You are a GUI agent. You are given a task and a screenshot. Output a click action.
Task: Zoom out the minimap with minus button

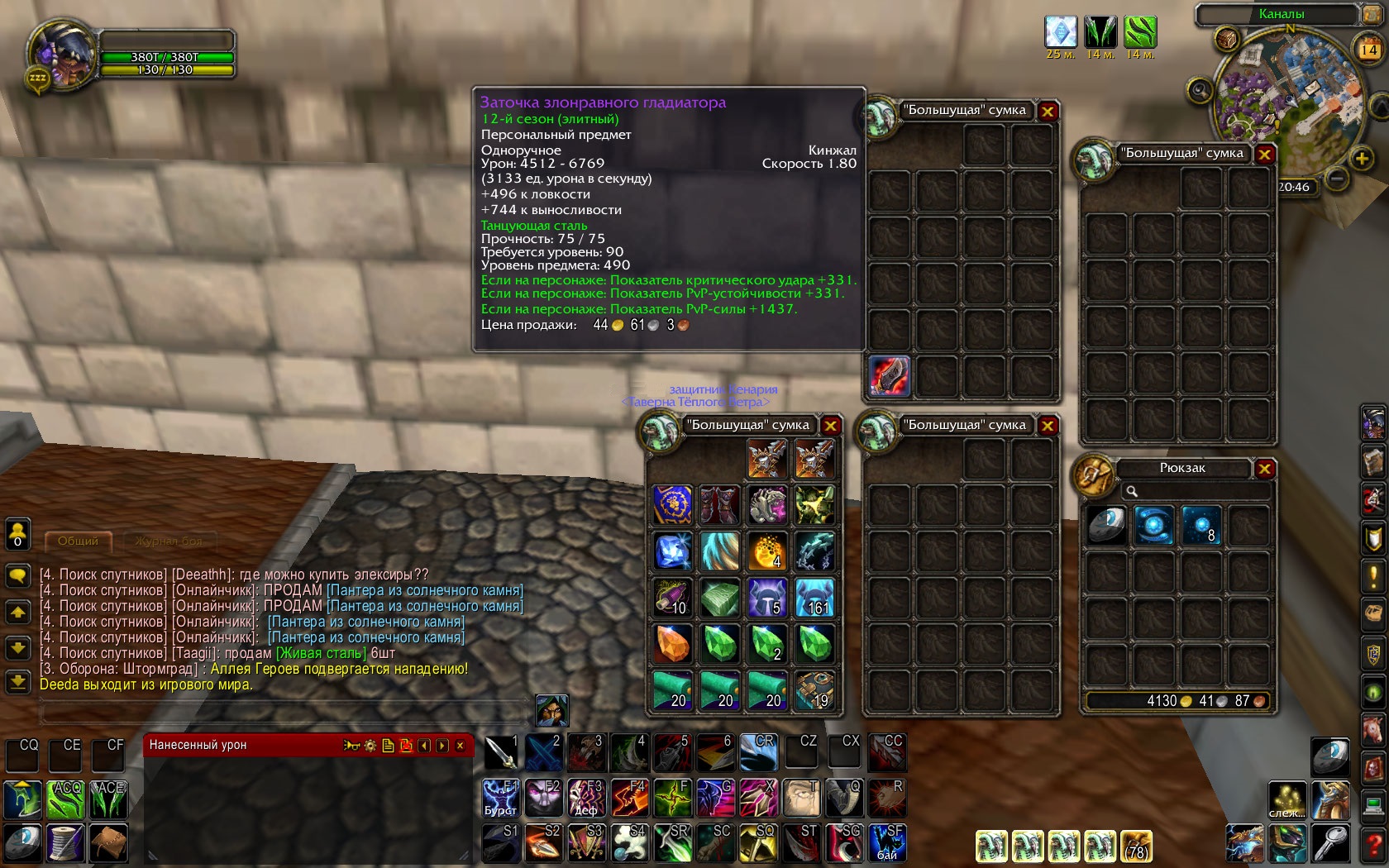[x=1337, y=177]
